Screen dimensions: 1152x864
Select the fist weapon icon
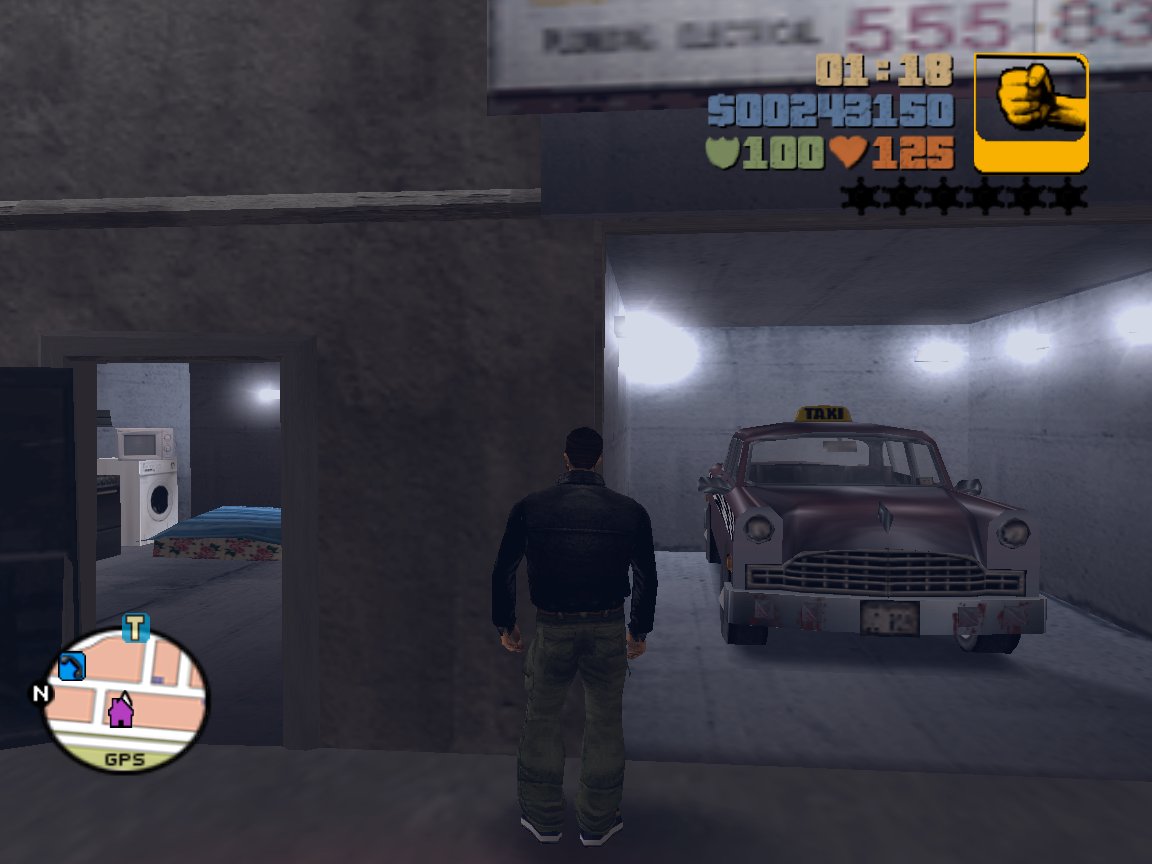1031,111
